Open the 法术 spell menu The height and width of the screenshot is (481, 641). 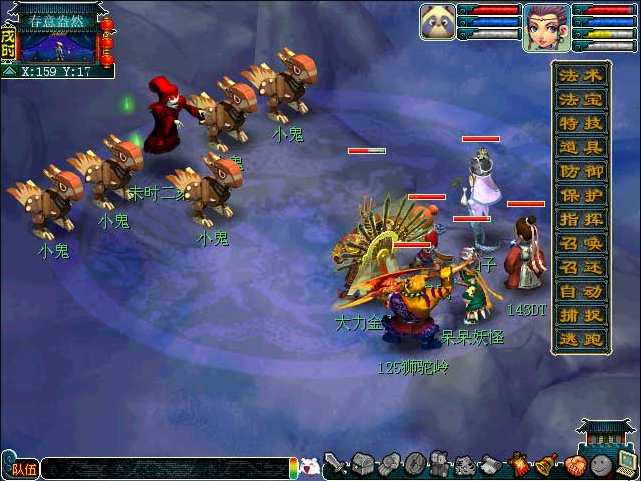[581, 76]
